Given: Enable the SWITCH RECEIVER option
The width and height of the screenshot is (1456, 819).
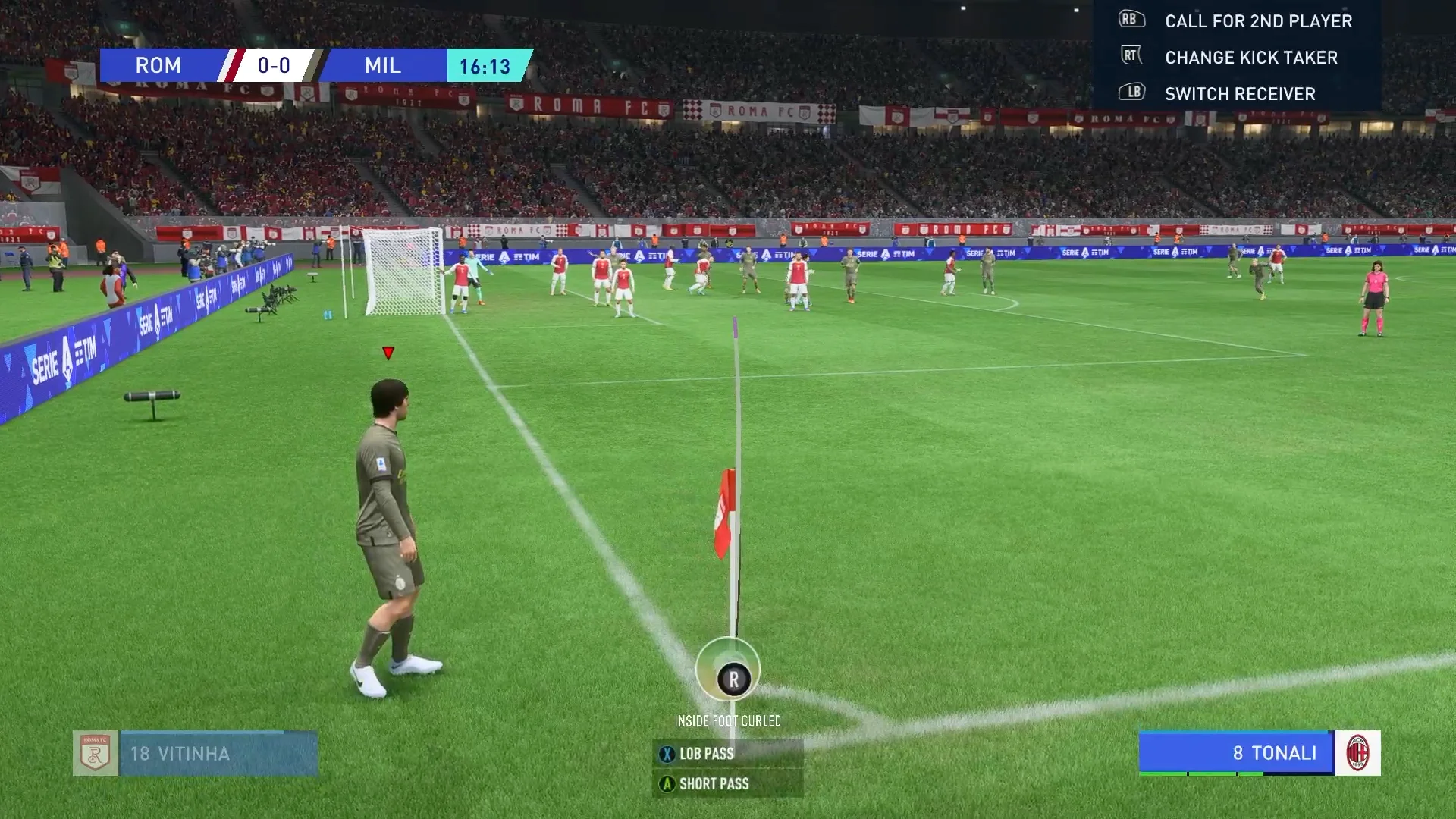Looking at the screenshot, I should pos(1239,93).
